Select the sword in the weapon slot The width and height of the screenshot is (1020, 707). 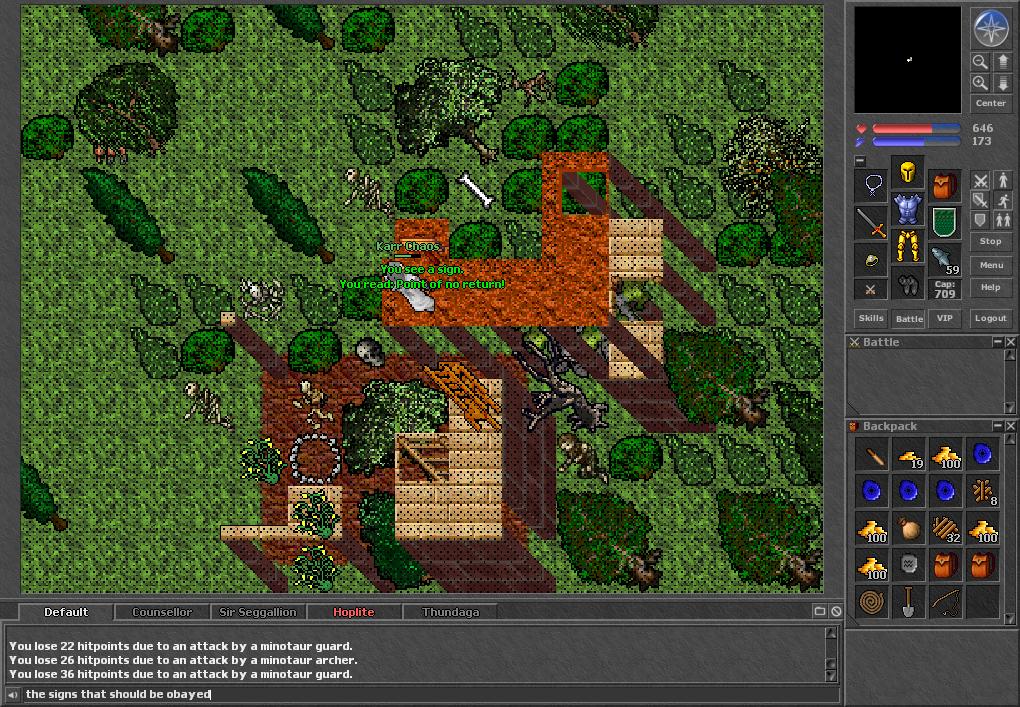pos(872,223)
